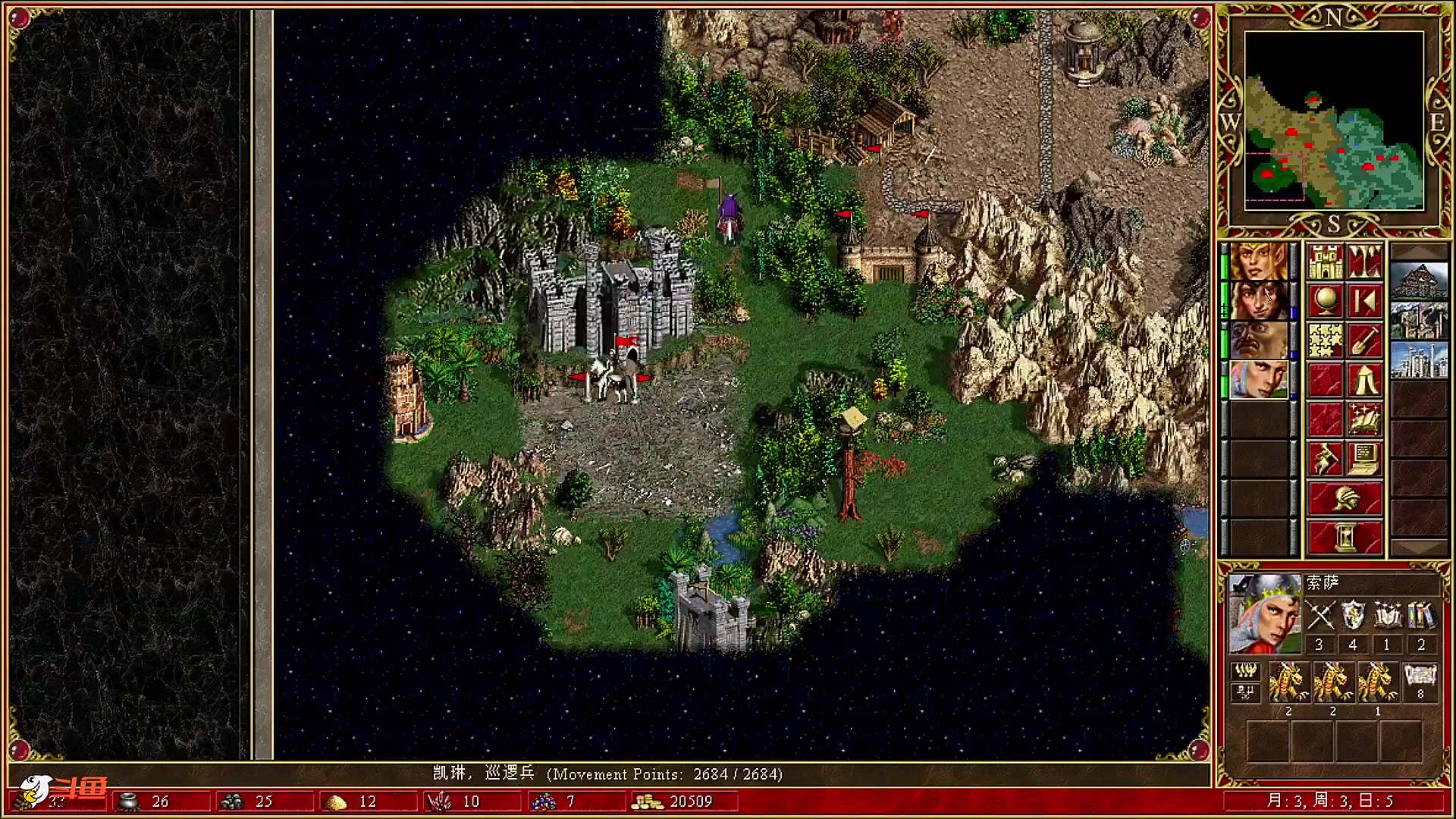Click the minimap to move the view
The width and height of the screenshot is (1456, 819).
[x=1334, y=120]
